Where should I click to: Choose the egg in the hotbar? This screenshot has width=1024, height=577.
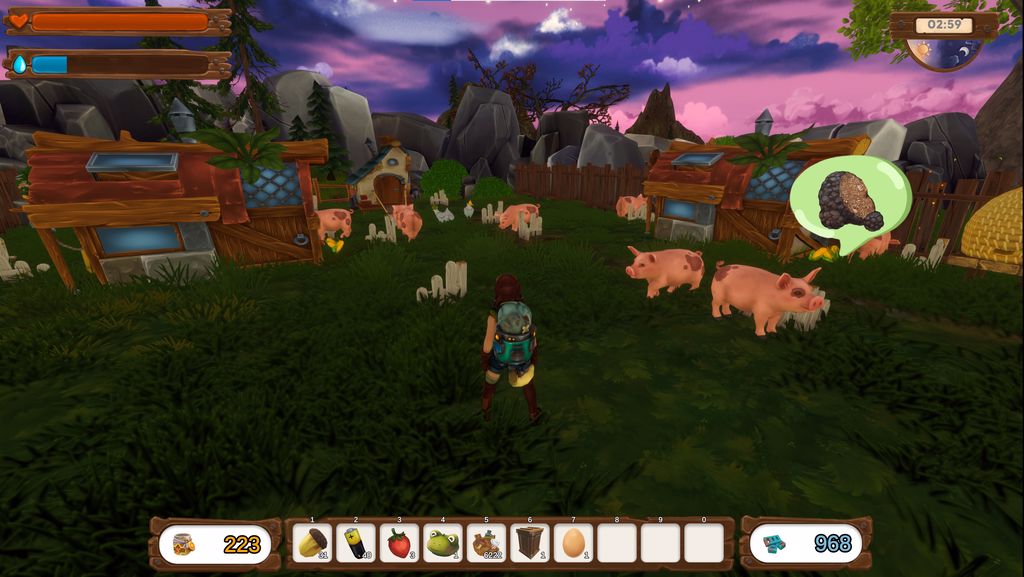[x=573, y=543]
